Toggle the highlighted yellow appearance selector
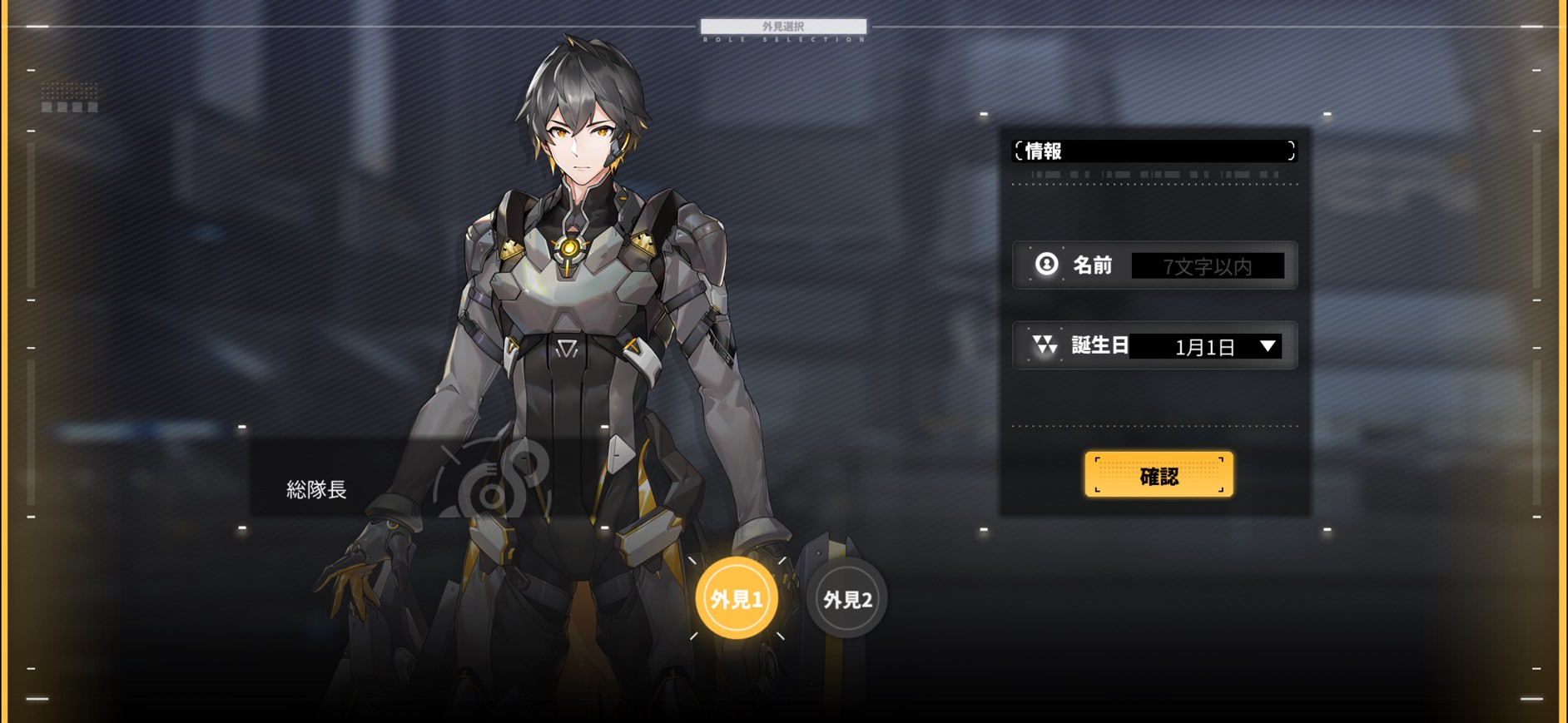Viewport: 1568px width, 723px height. click(x=736, y=596)
